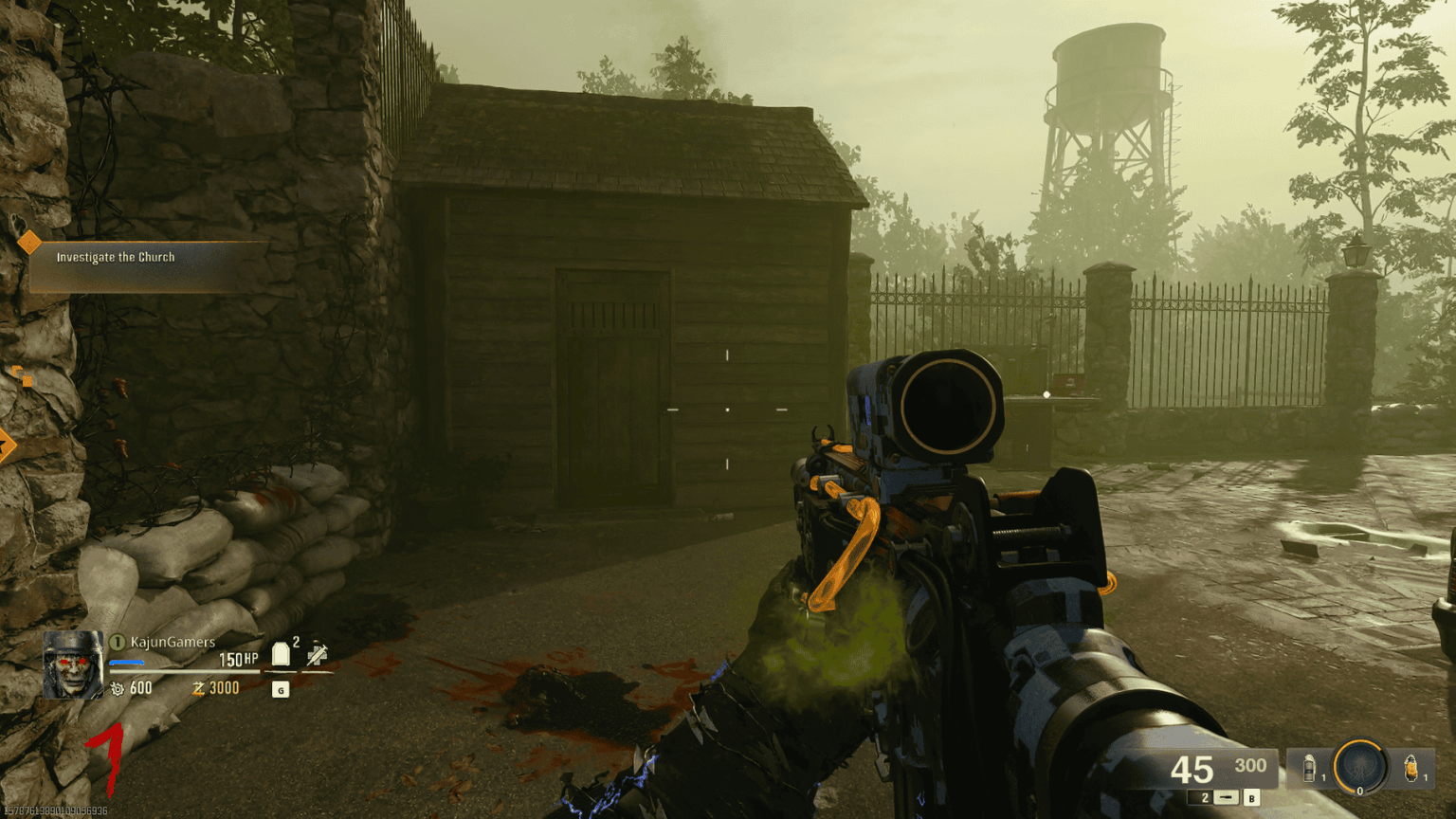Click the player portrait thumbnail

click(73, 664)
